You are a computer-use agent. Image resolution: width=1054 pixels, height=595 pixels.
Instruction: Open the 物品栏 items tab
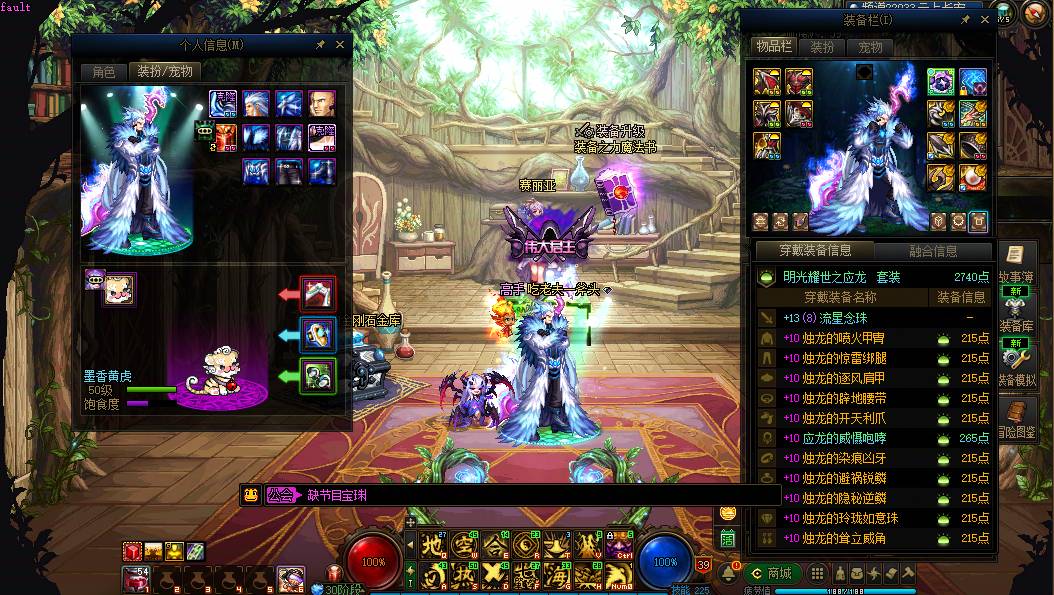[773, 47]
